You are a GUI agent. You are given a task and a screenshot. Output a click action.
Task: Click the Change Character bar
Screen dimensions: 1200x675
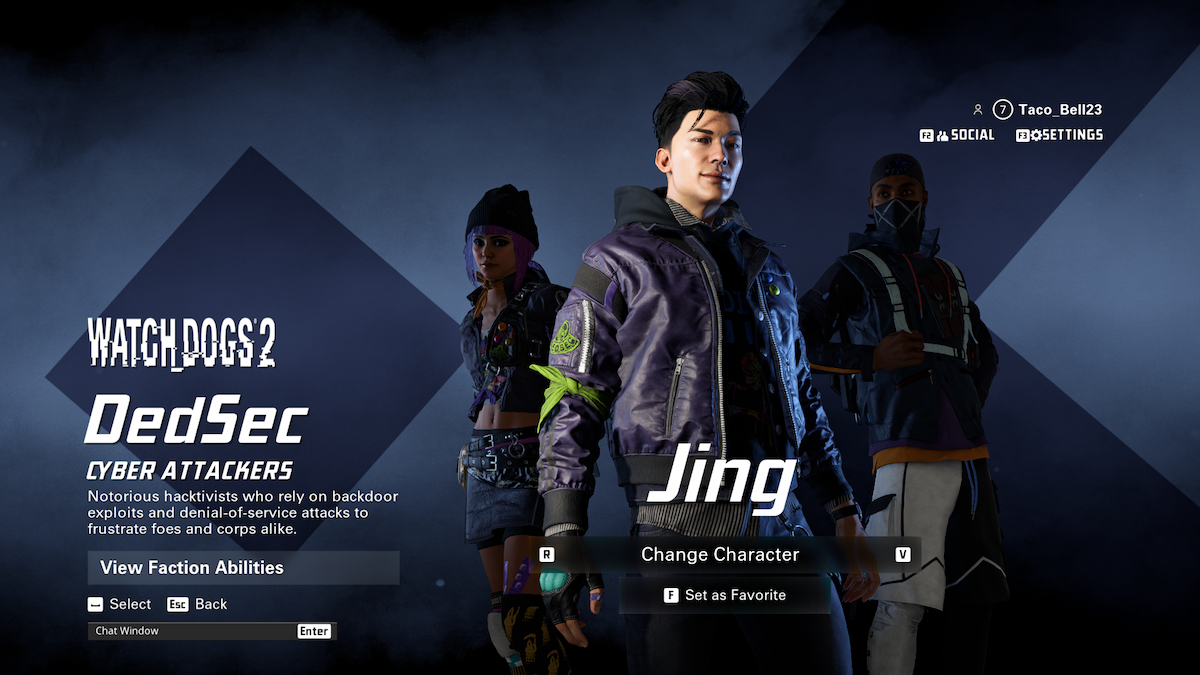(x=720, y=554)
